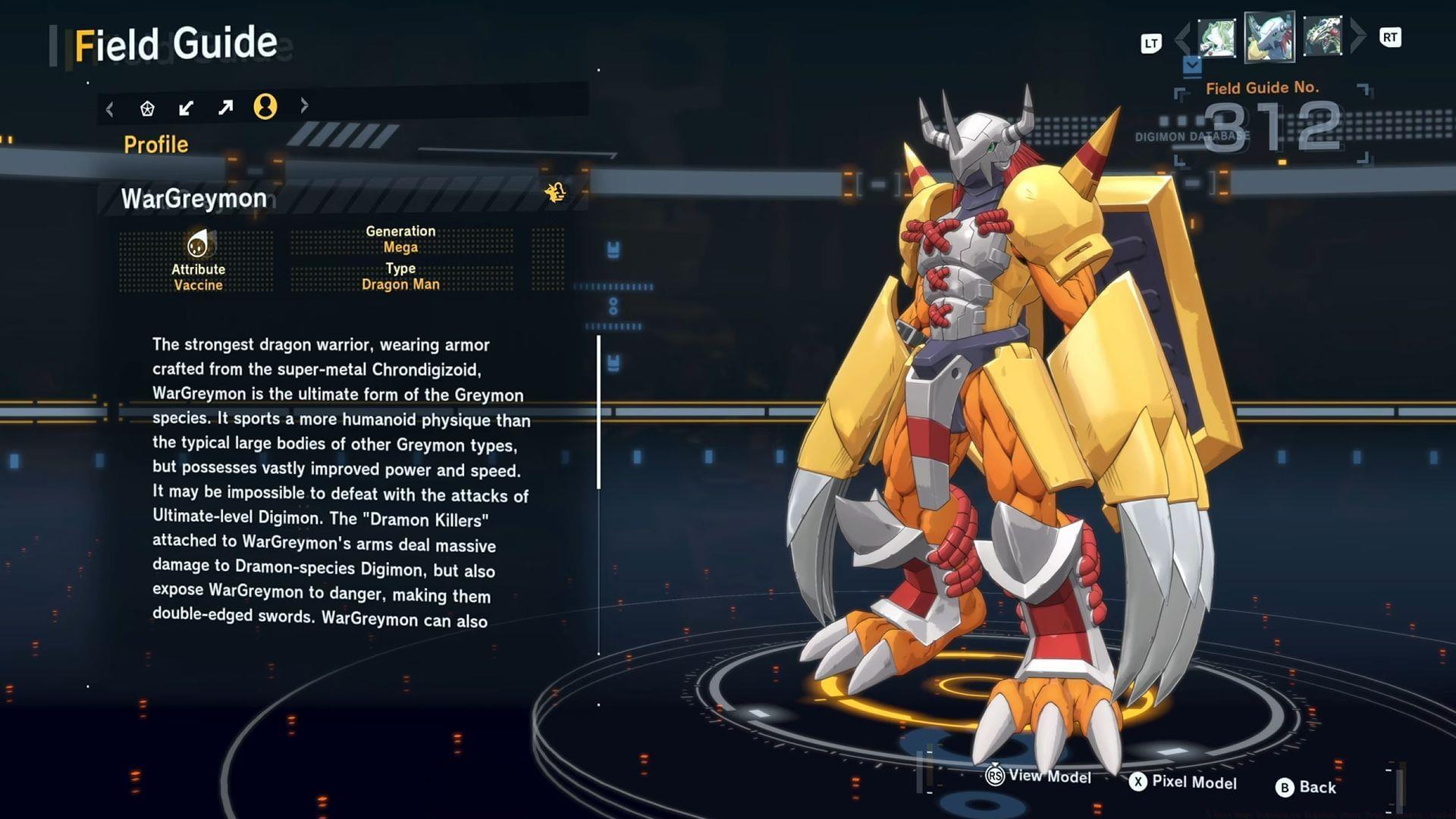The image size is (1456, 819).
Task: Click the blue dropdown chevron below thumbnails
Action: point(1192,66)
